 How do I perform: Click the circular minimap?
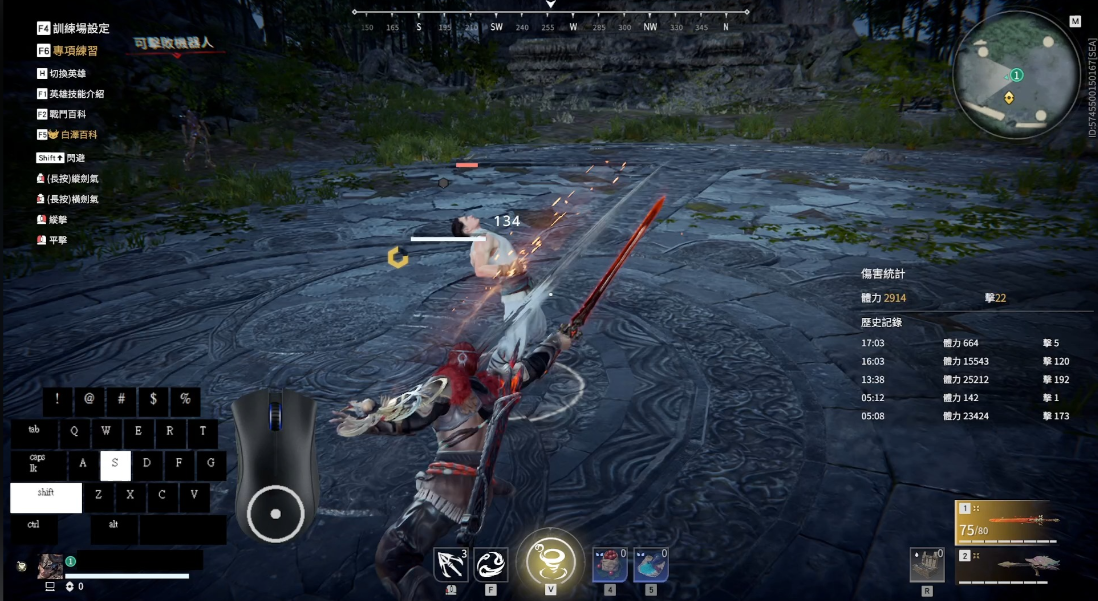click(1015, 74)
